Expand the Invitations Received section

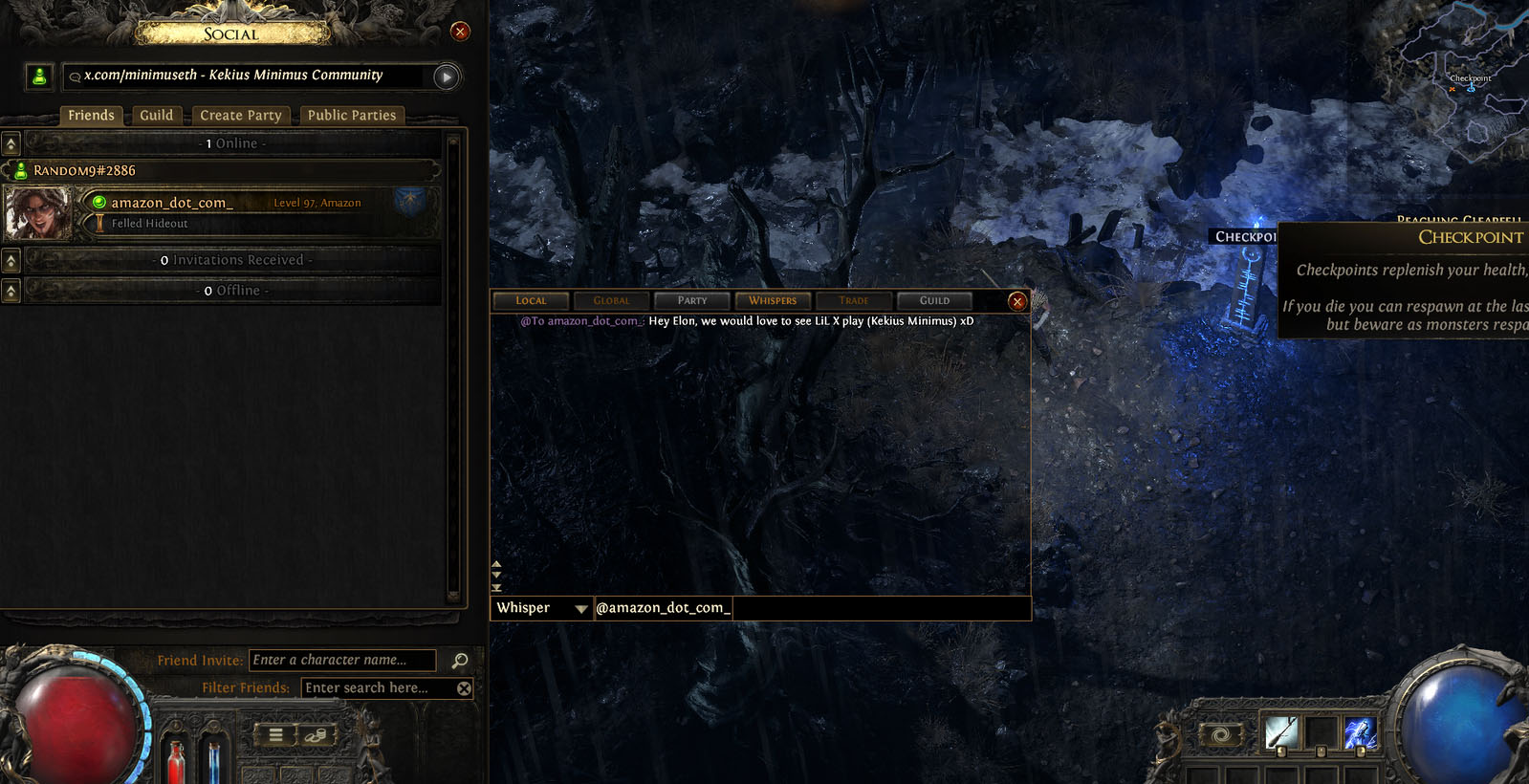(x=11, y=260)
